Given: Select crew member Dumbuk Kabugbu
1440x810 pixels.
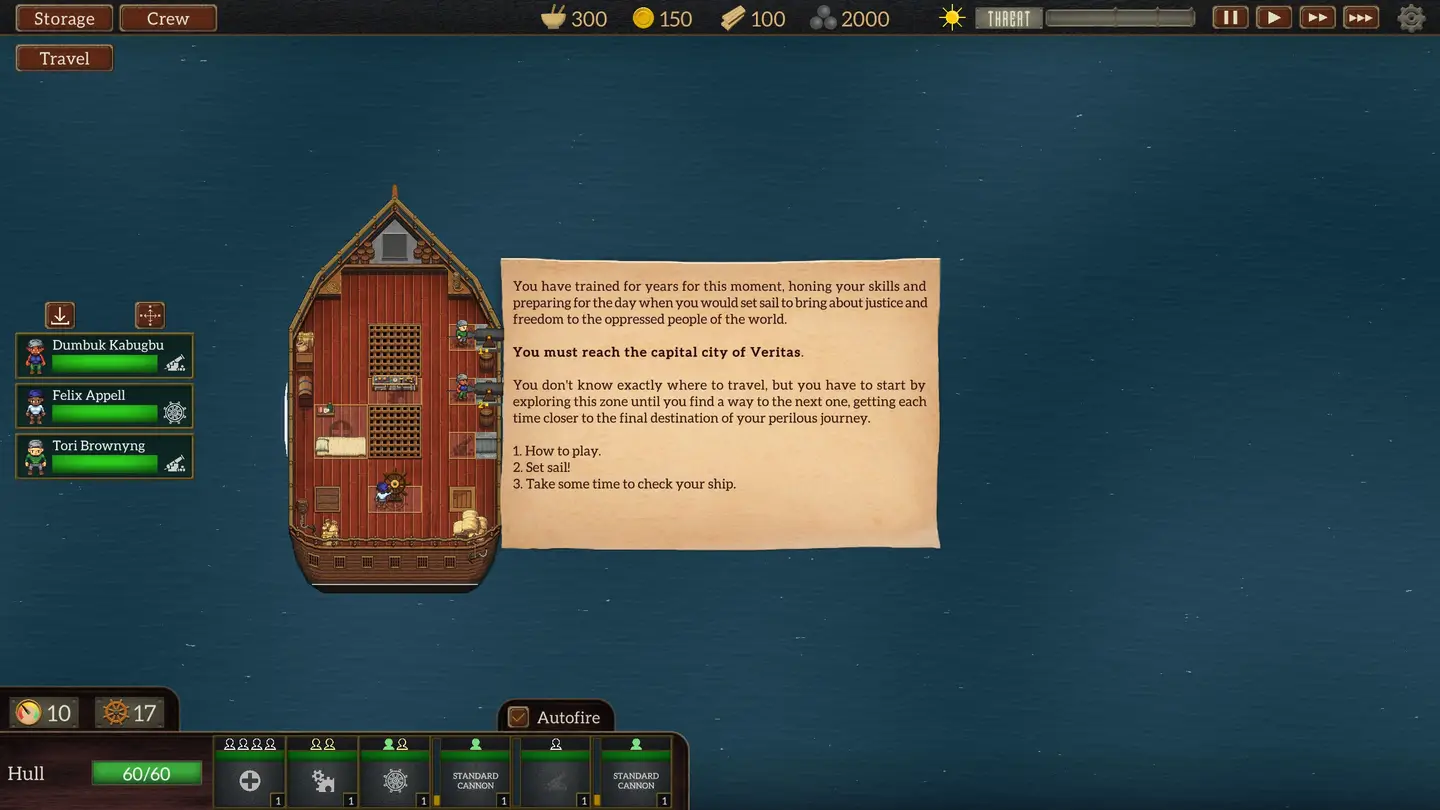Looking at the screenshot, I should [105, 356].
